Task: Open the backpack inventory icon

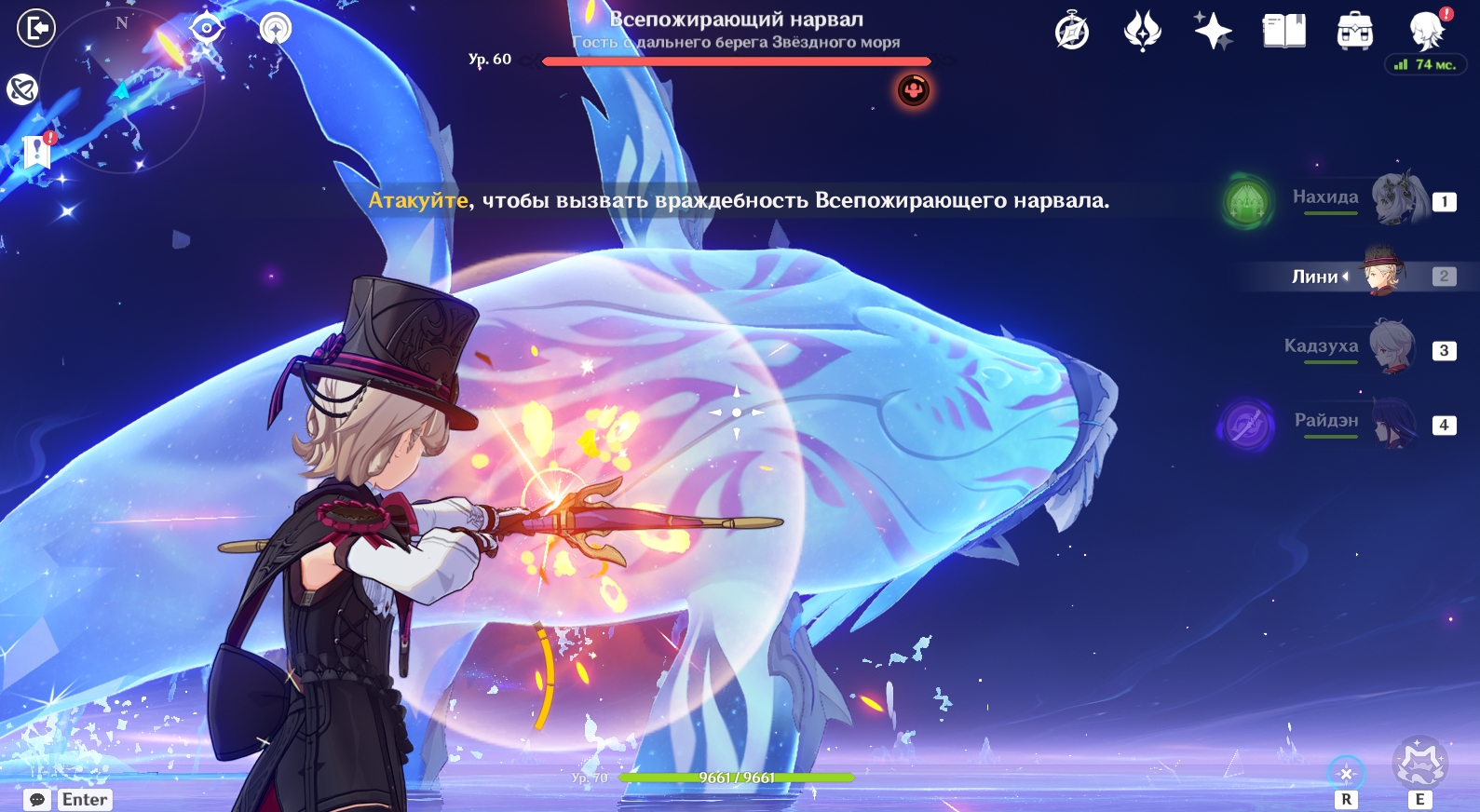Action: click(x=1354, y=33)
